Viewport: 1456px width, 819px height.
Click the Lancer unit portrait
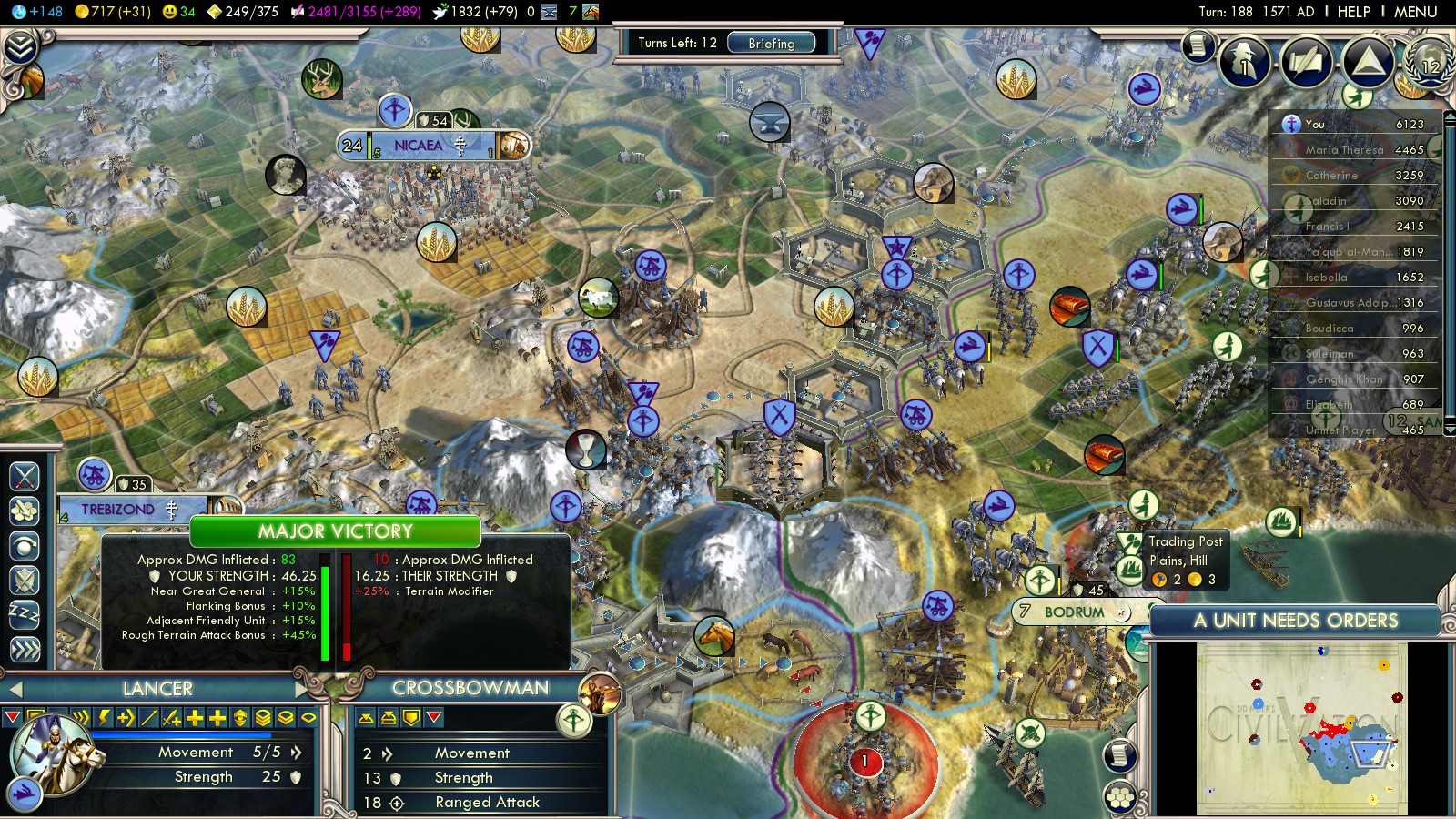pyautogui.click(x=50, y=753)
